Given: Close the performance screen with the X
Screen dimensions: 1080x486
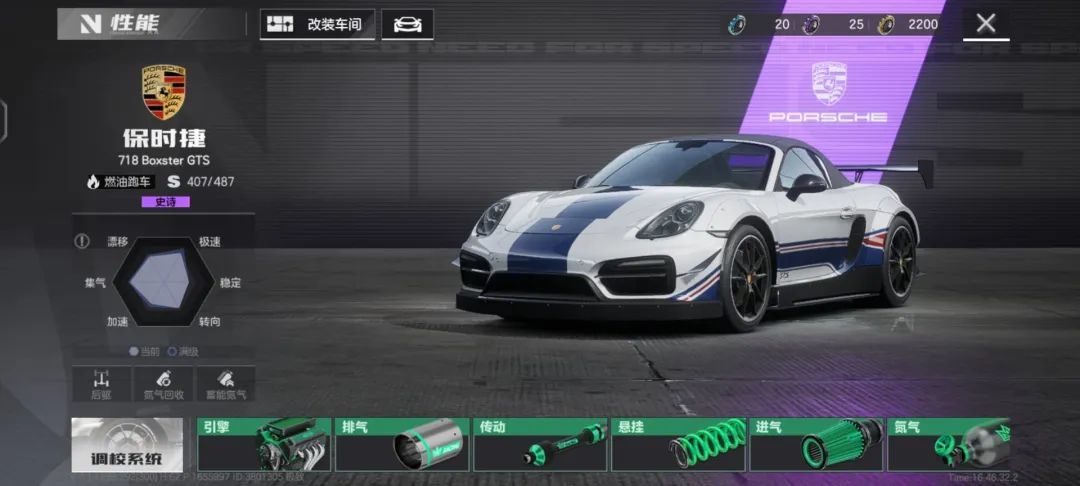Looking at the screenshot, I should pos(985,24).
